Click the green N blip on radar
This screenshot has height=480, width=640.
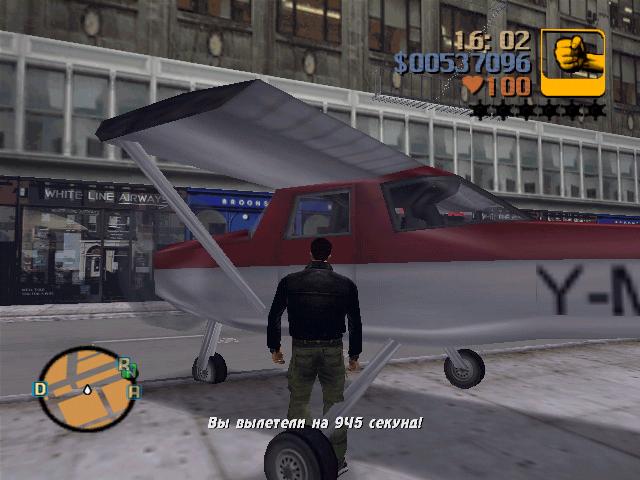click(131, 373)
